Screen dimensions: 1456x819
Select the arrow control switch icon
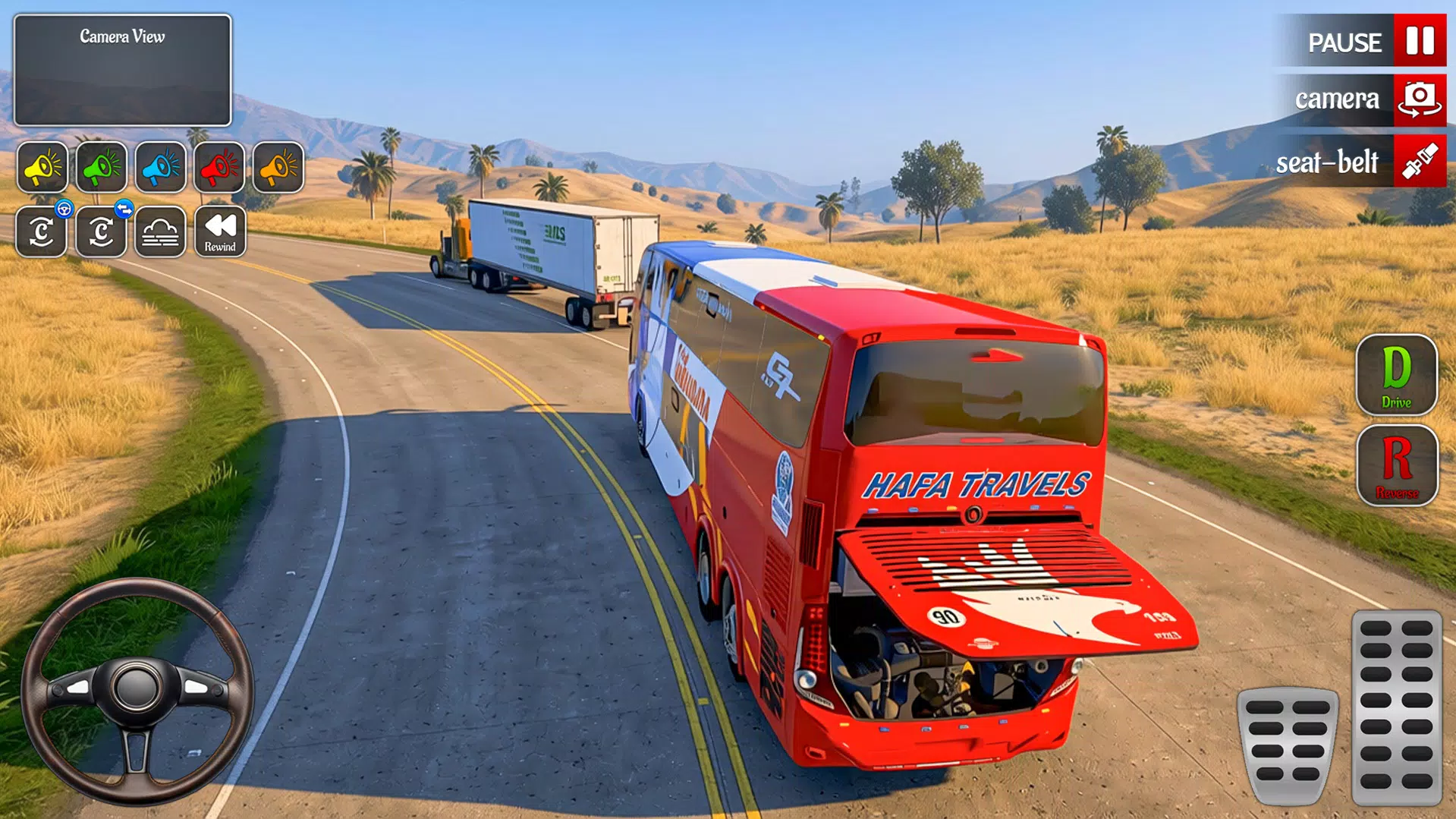pos(102,232)
